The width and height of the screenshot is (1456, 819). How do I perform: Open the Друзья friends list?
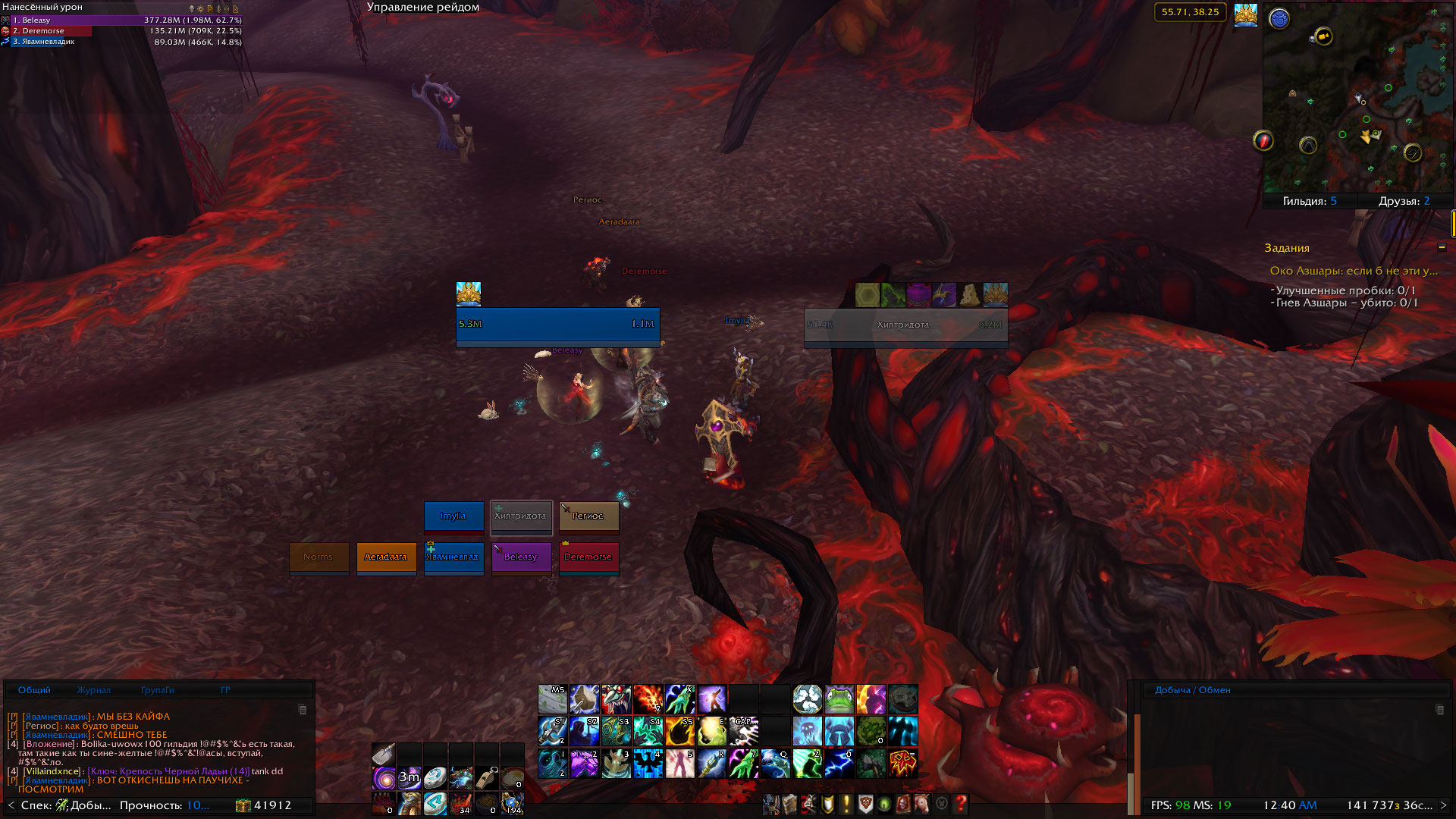click(1404, 201)
